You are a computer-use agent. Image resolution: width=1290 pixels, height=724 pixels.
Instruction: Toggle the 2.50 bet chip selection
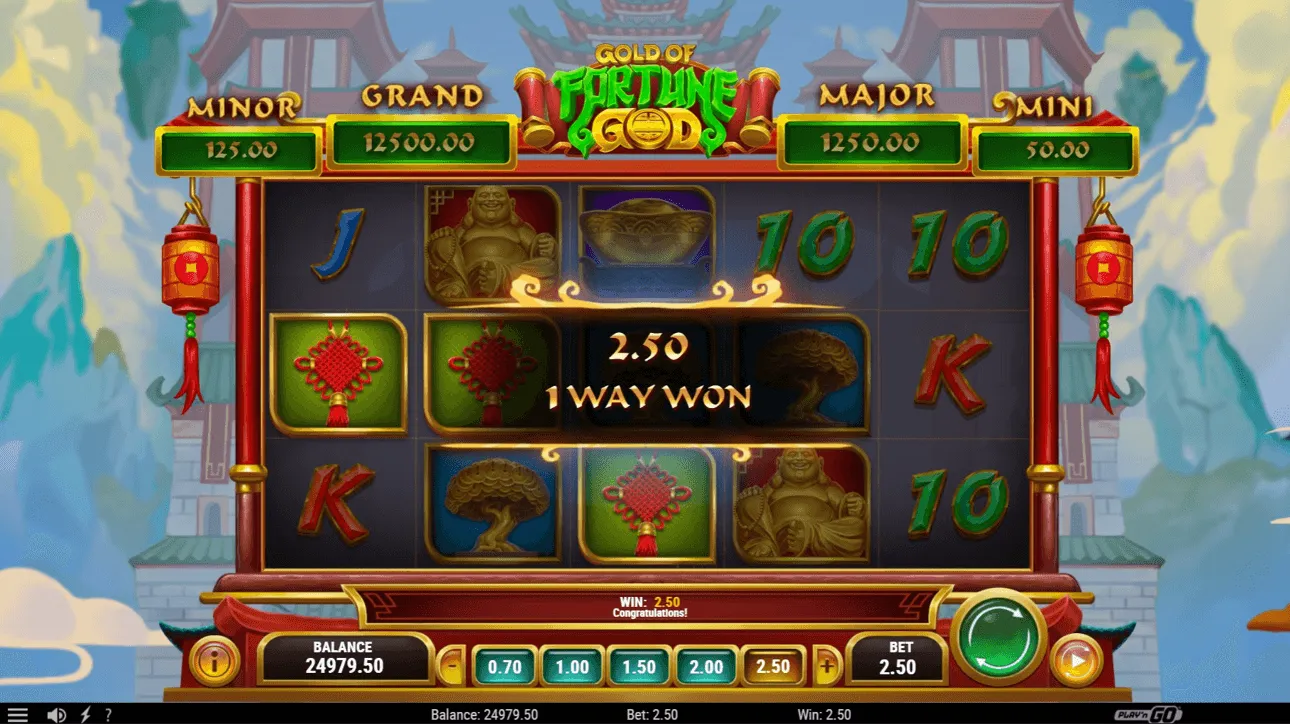click(x=773, y=665)
